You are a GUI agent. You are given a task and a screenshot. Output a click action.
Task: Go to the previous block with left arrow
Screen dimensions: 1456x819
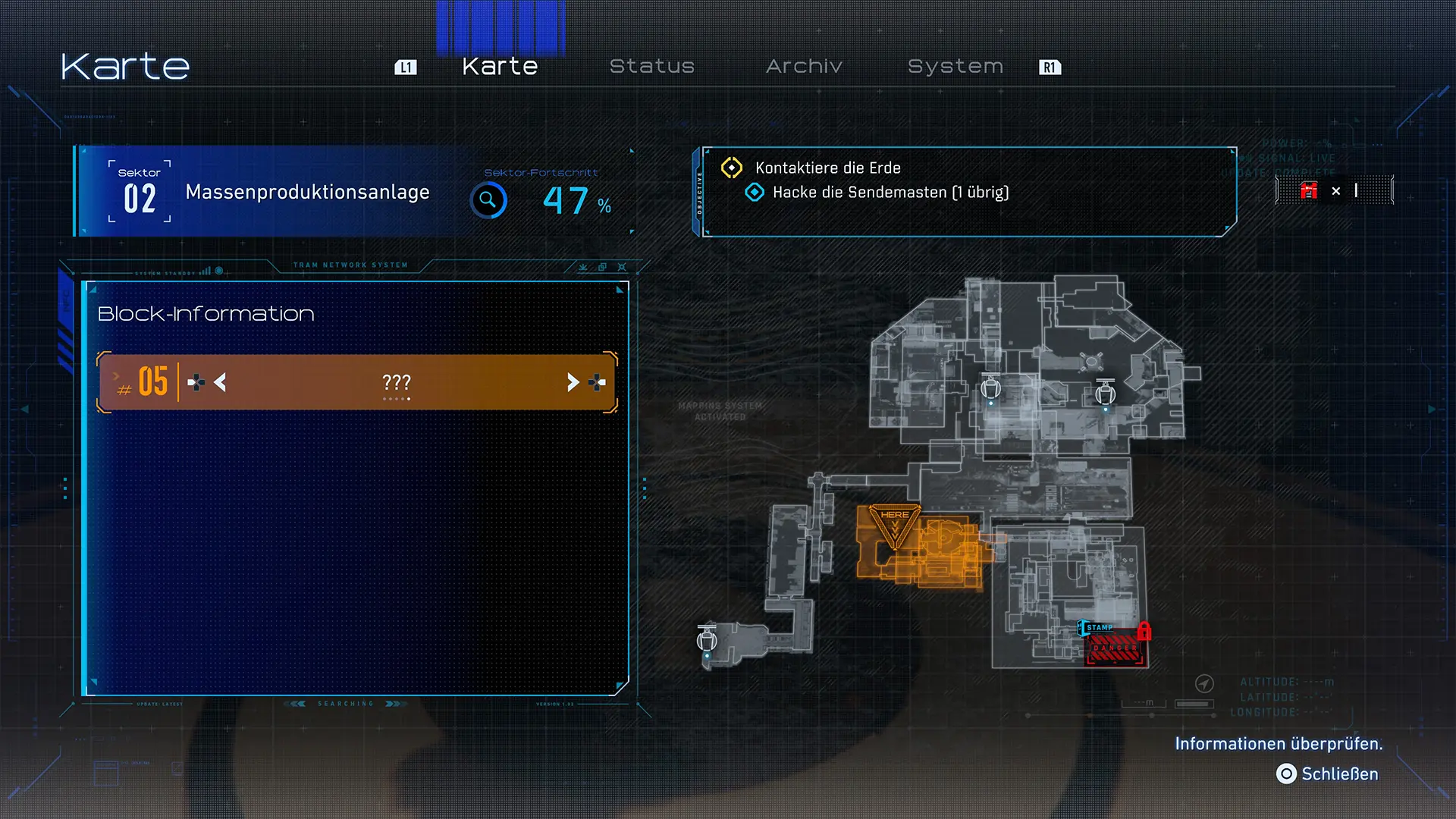[220, 382]
